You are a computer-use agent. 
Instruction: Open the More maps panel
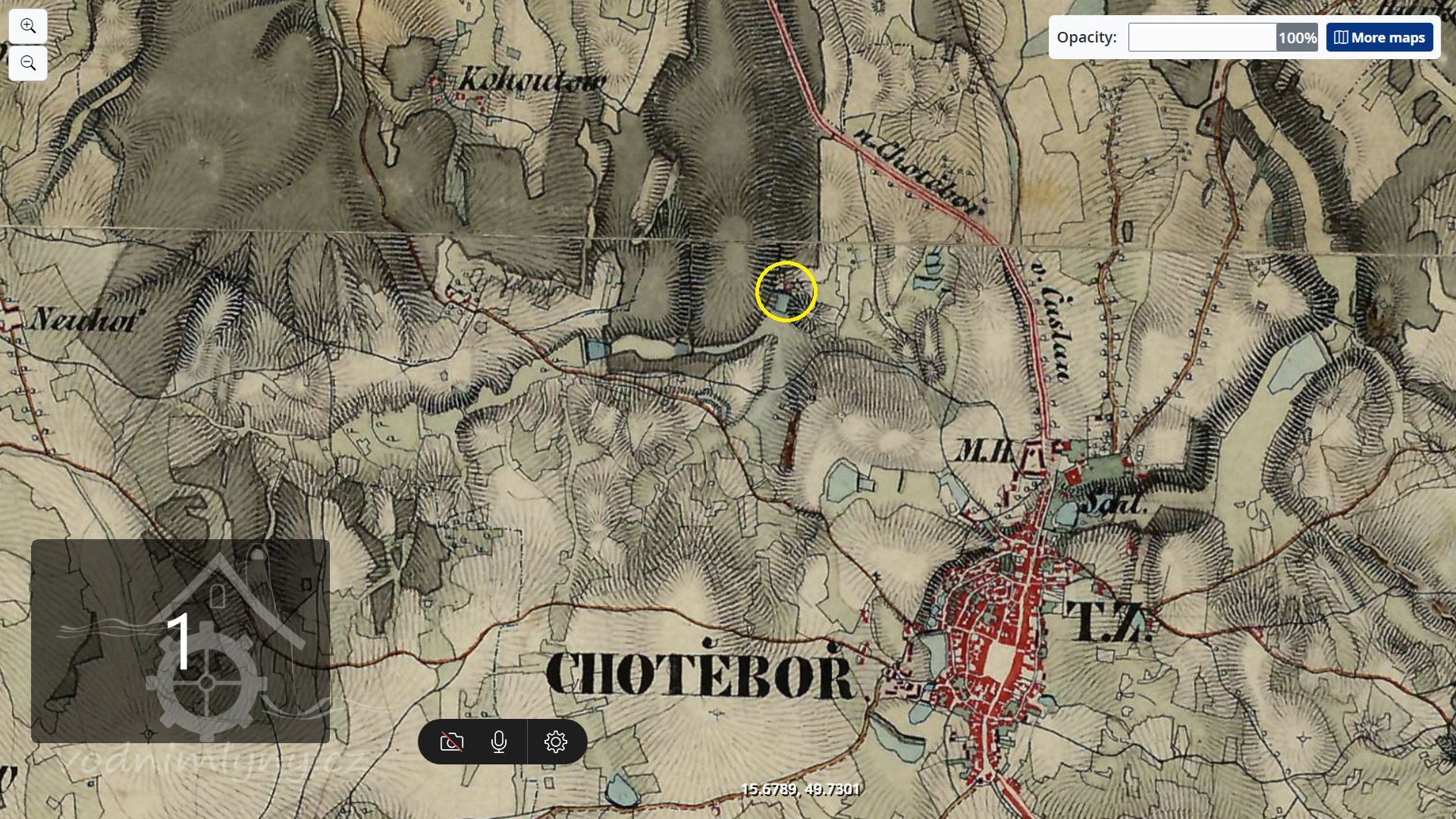click(1379, 37)
